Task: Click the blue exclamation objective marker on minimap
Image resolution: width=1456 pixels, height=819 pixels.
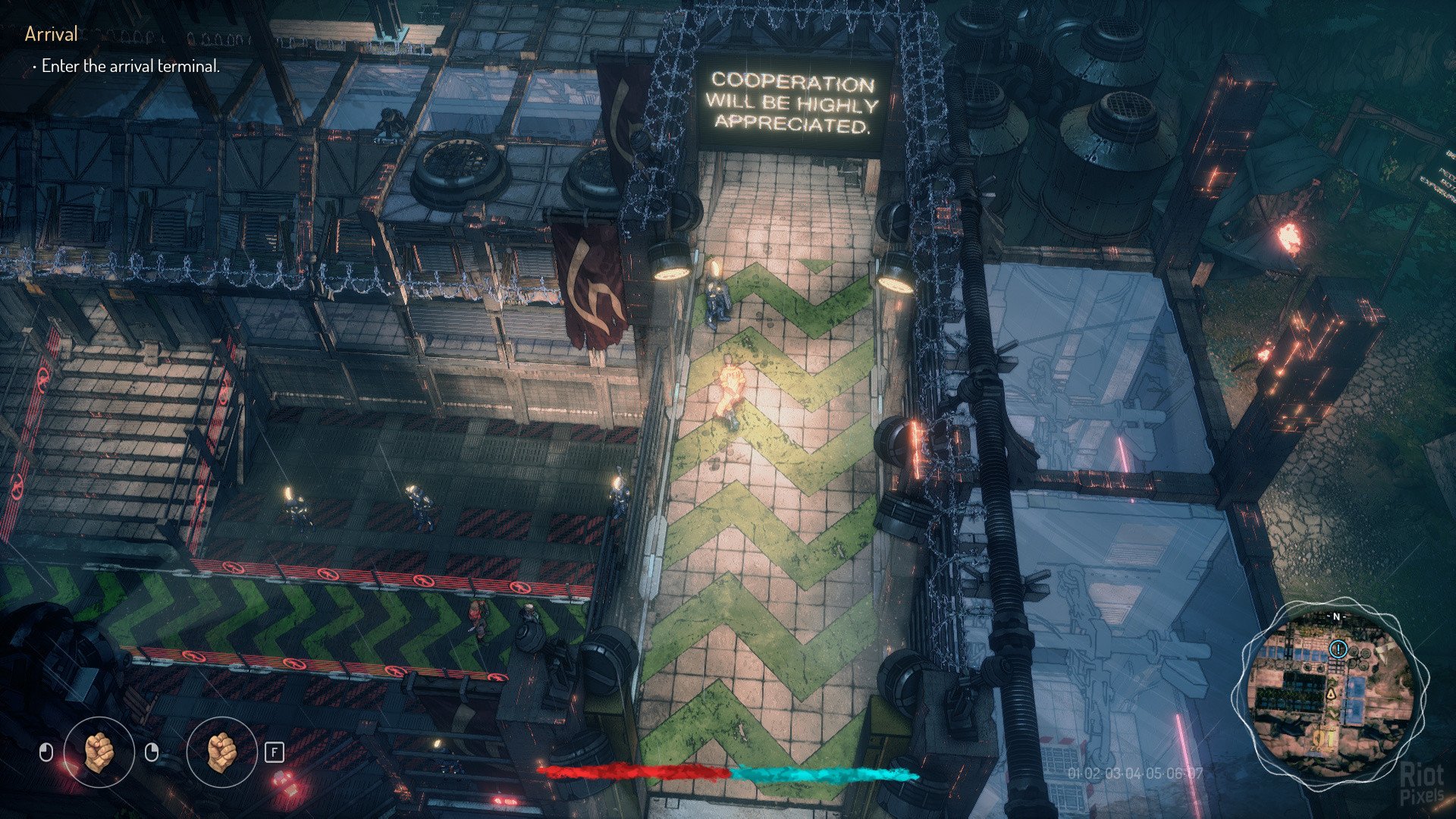Action: point(1337,649)
